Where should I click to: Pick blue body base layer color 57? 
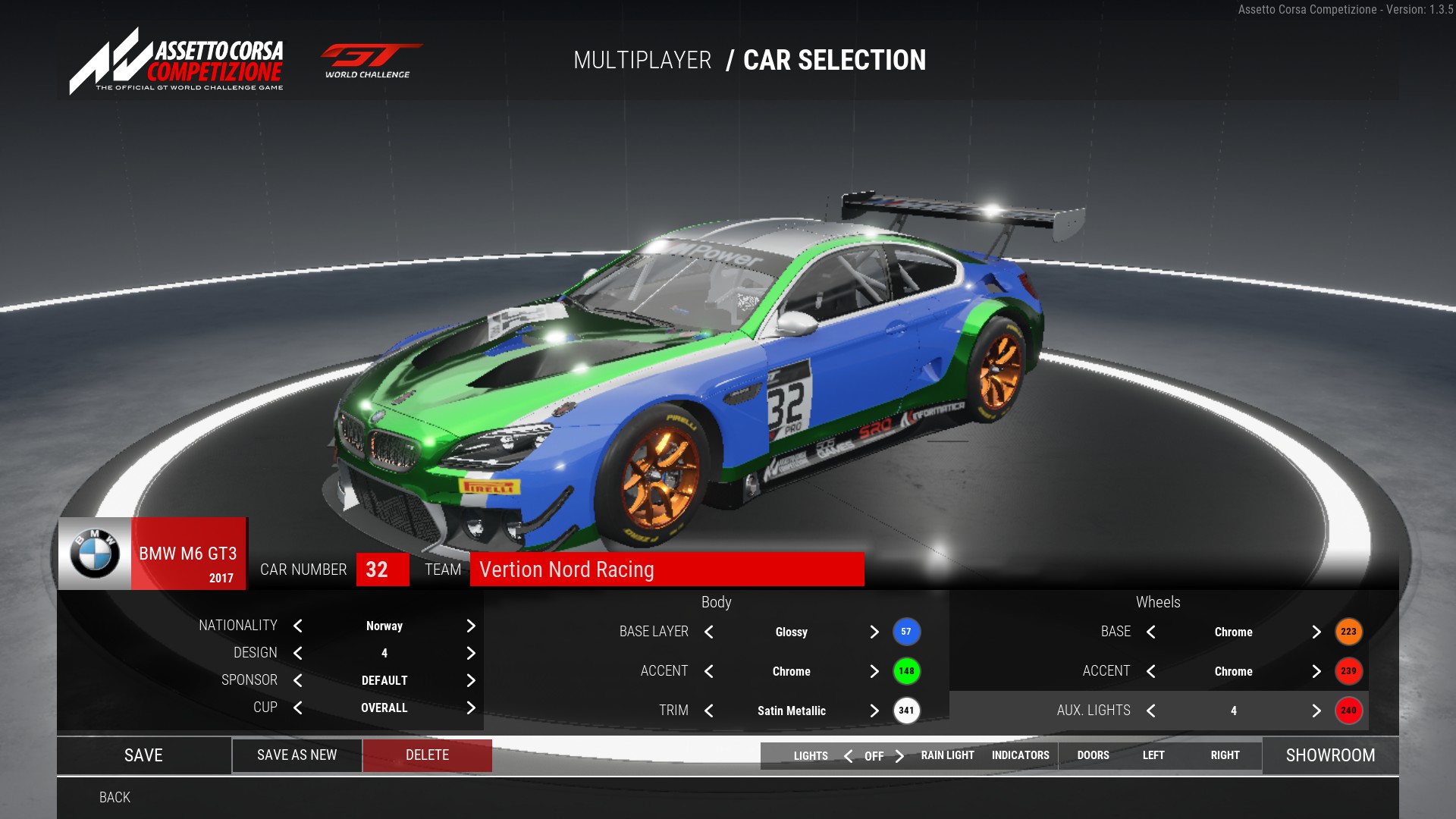pos(906,632)
